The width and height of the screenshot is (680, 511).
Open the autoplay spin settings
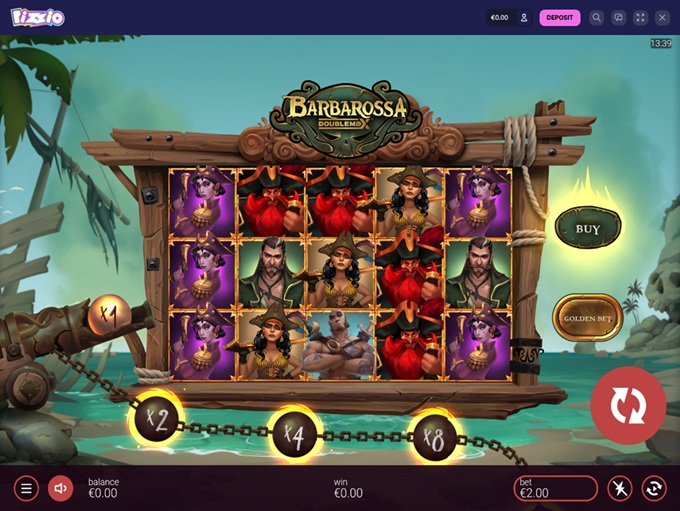pos(653,488)
